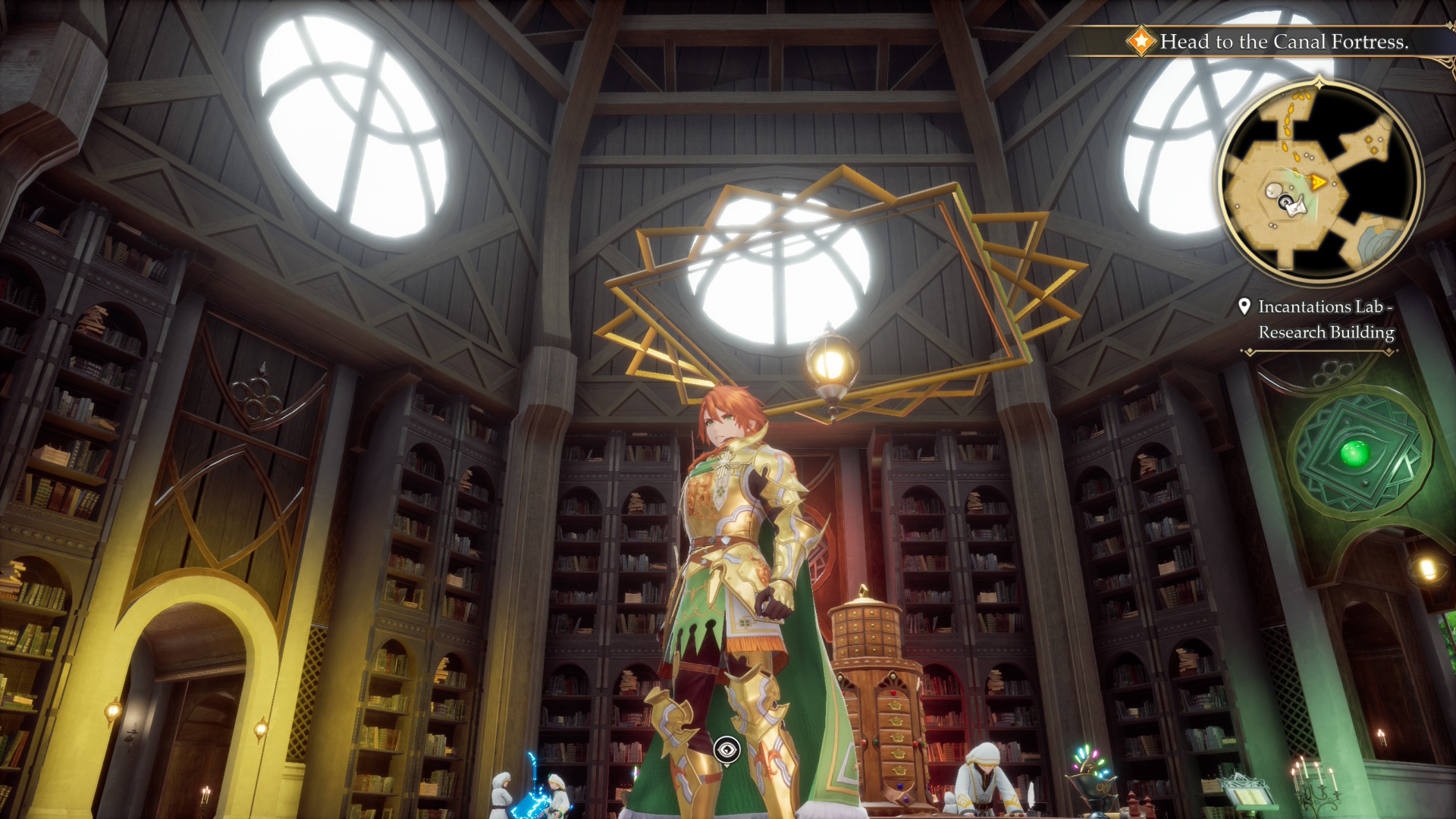1456x819 pixels.
Task: Click the yellow arrow marker on the minimap
Action: [x=1318, y=182]
